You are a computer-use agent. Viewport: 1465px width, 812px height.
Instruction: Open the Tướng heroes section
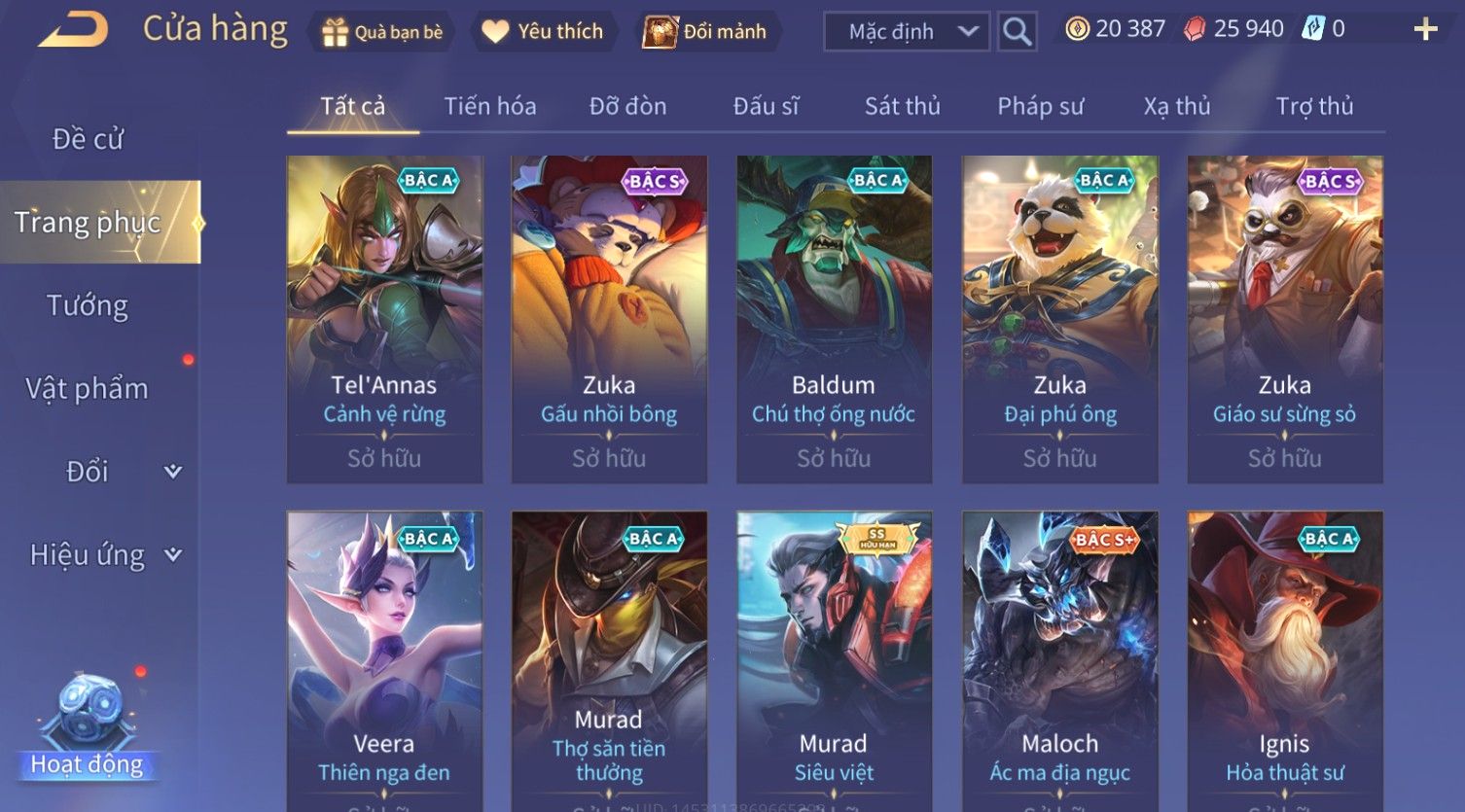point(88,305)
